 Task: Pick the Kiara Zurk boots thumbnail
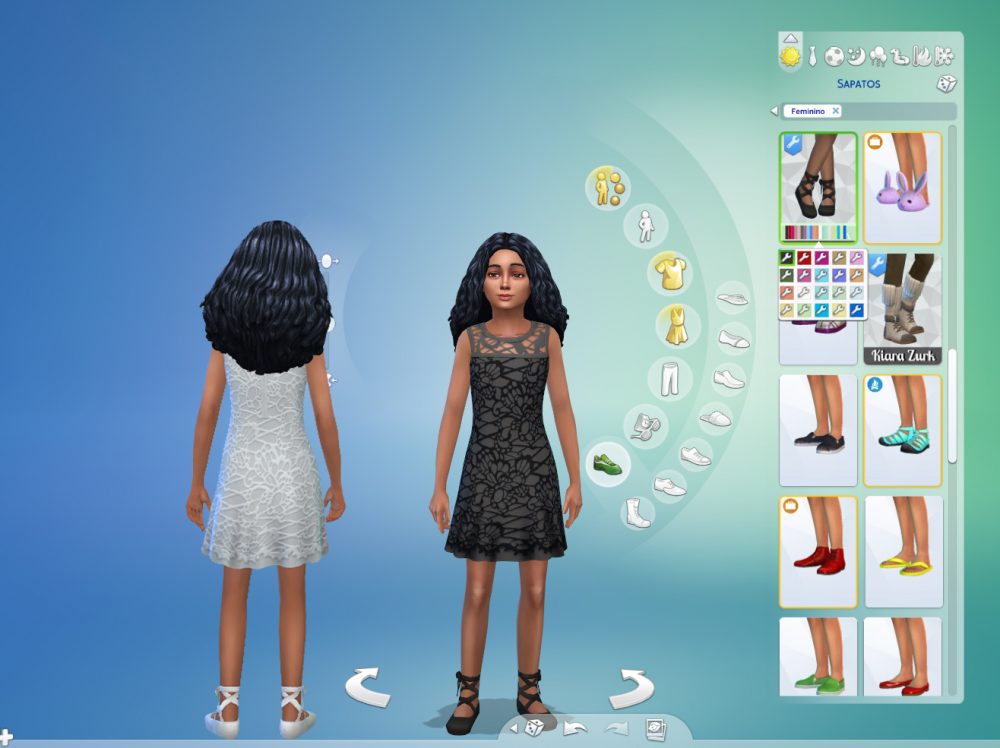pos(903,312)
